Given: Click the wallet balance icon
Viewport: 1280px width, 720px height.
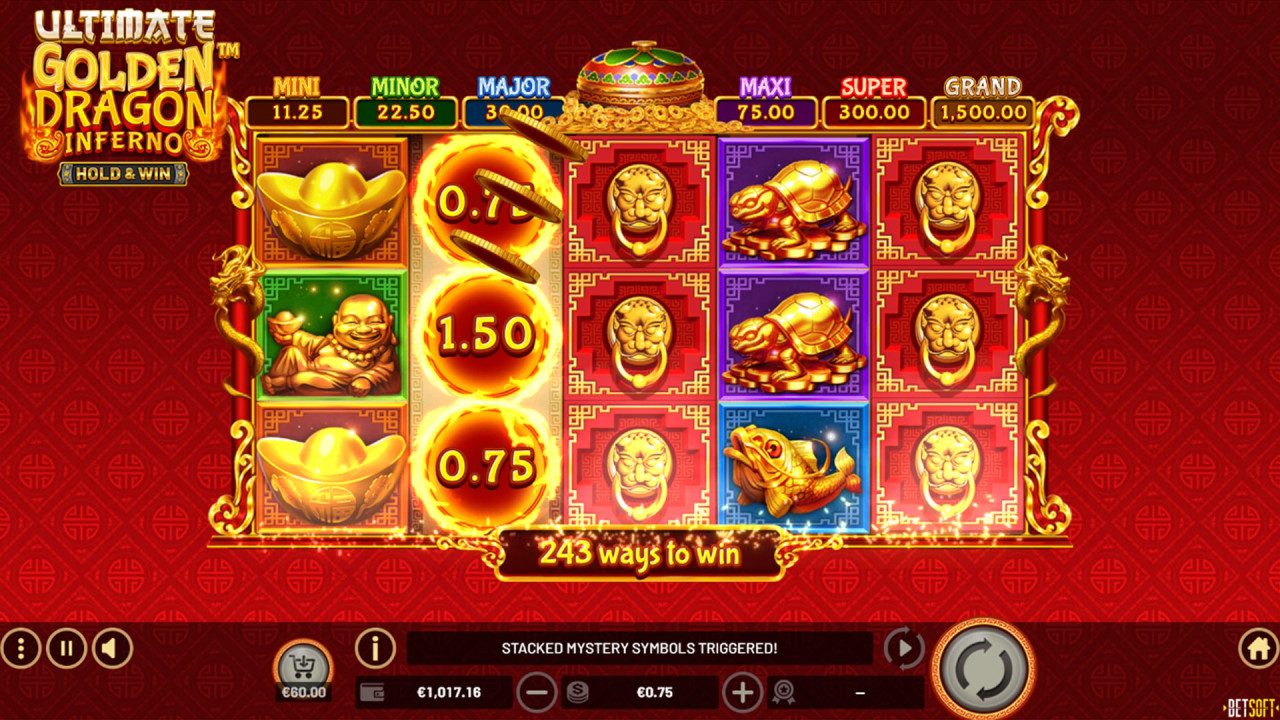Looking at the screenshot, I should tap(370, 691).
